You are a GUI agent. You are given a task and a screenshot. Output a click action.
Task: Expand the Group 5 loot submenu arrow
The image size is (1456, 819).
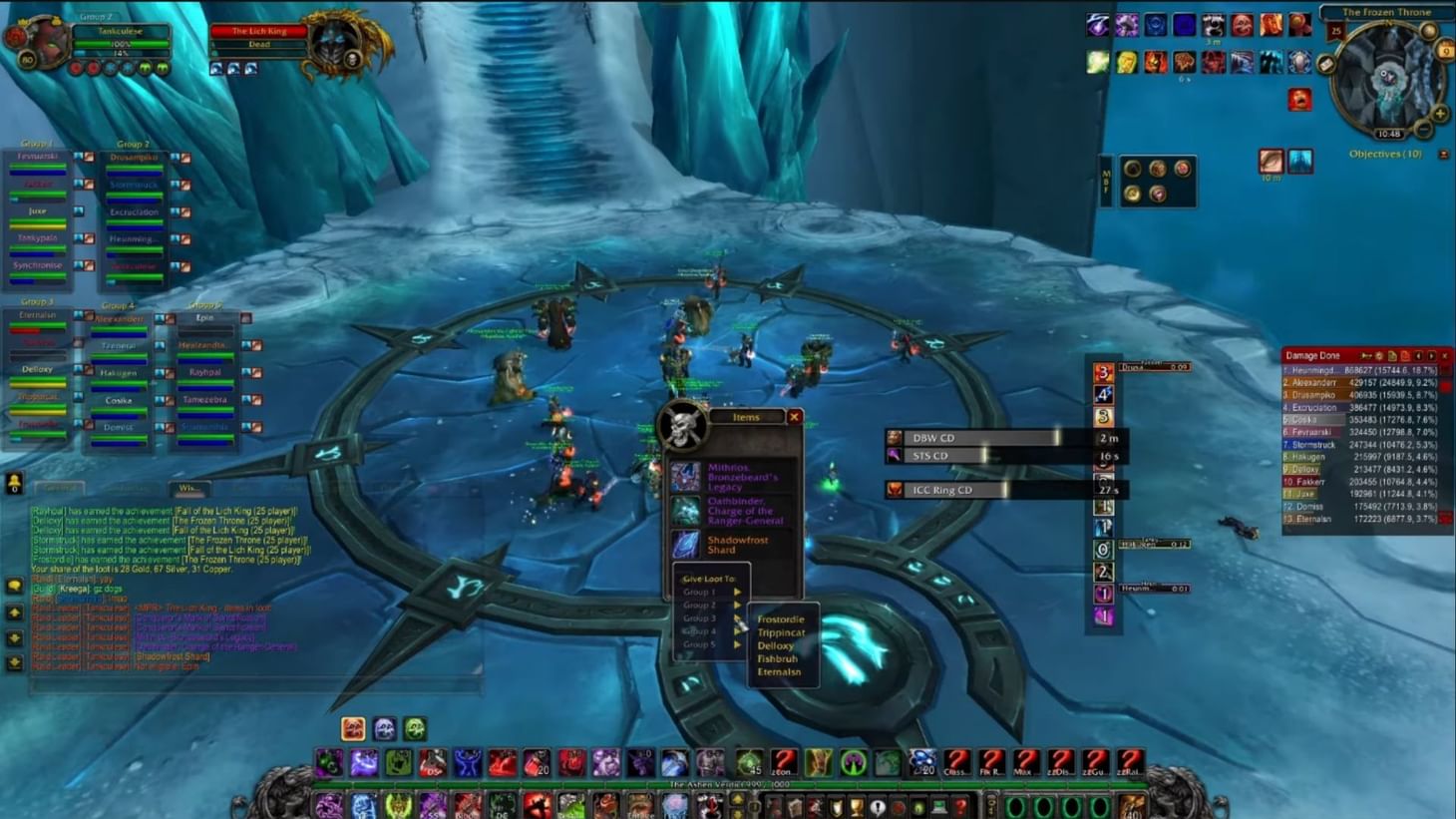click(737, 644)
